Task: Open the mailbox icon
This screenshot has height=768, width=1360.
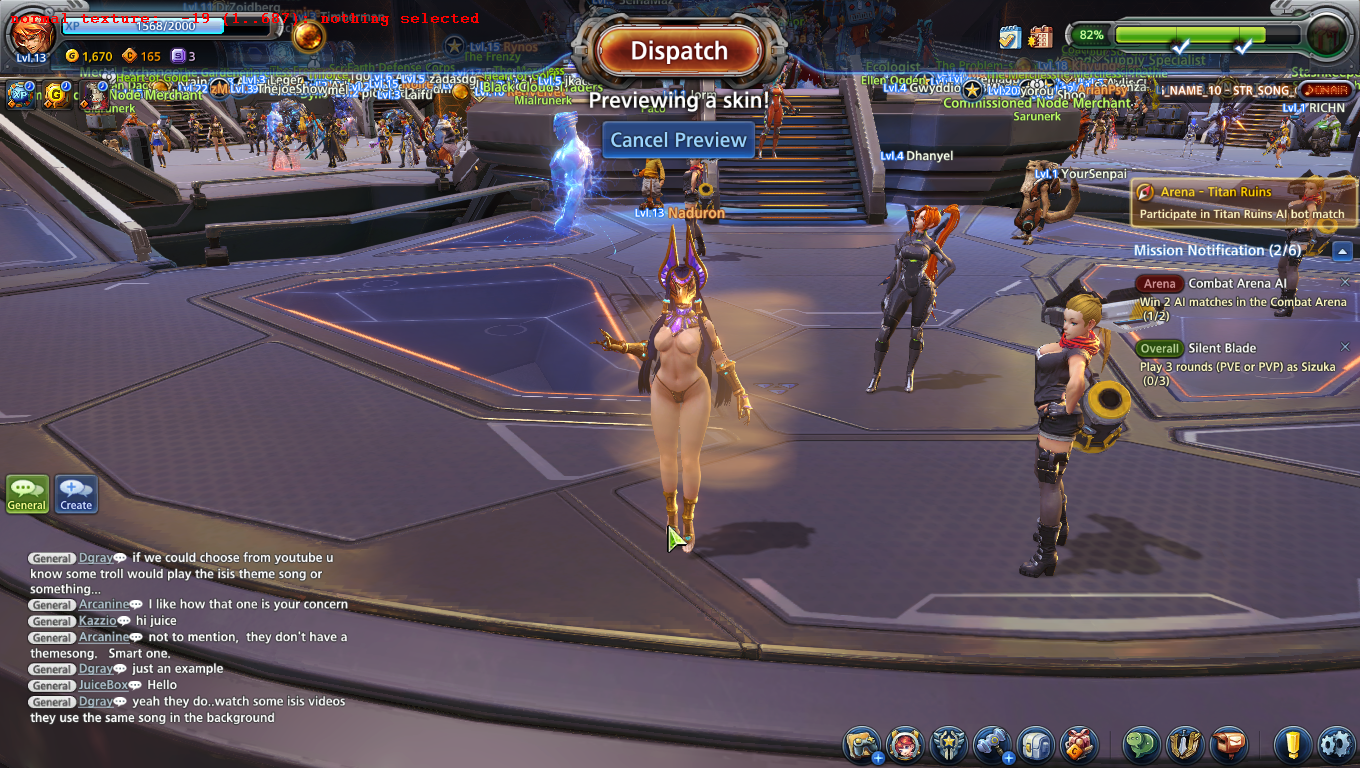Action: coord(1229,745)
